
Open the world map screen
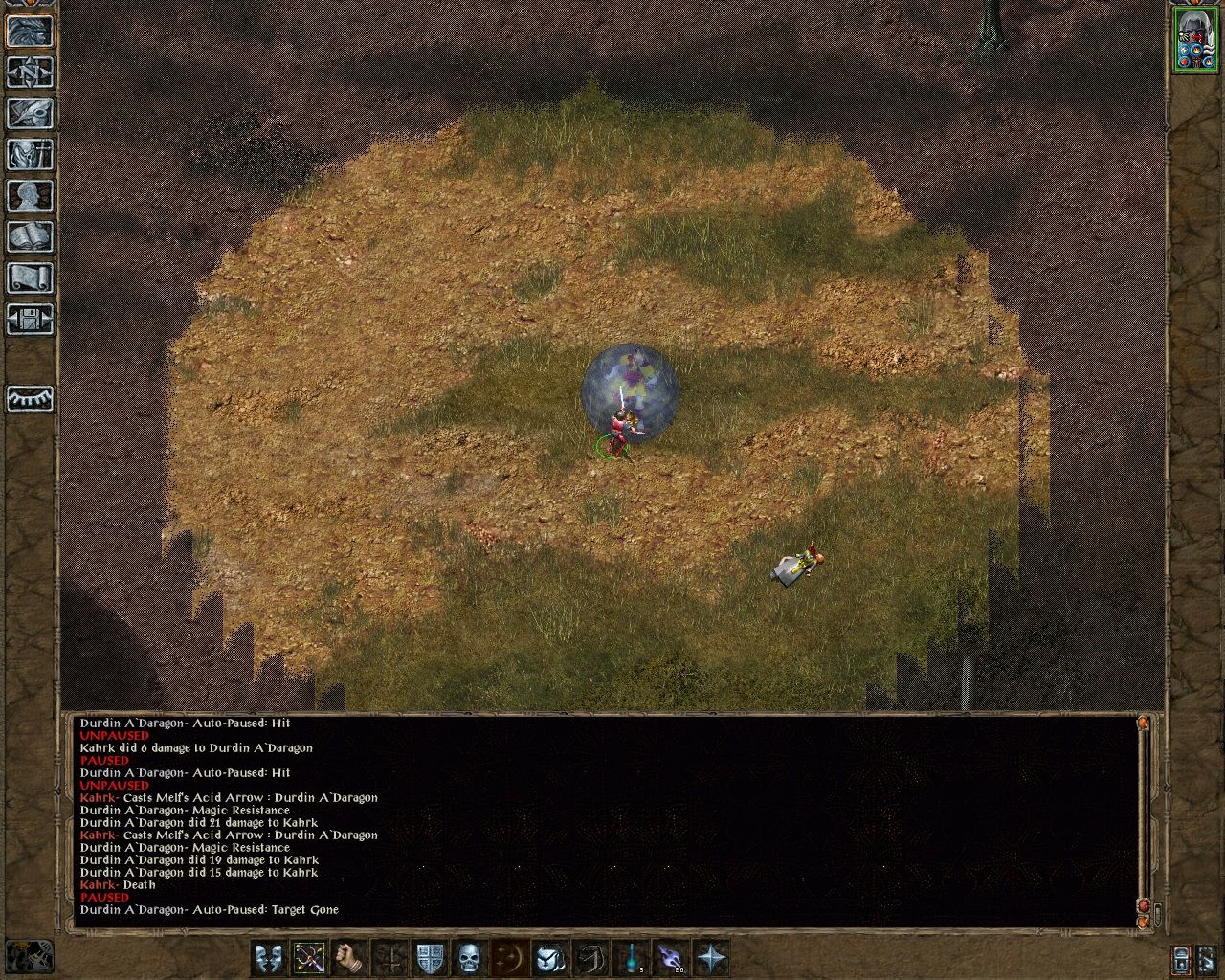tap(30, 72)
